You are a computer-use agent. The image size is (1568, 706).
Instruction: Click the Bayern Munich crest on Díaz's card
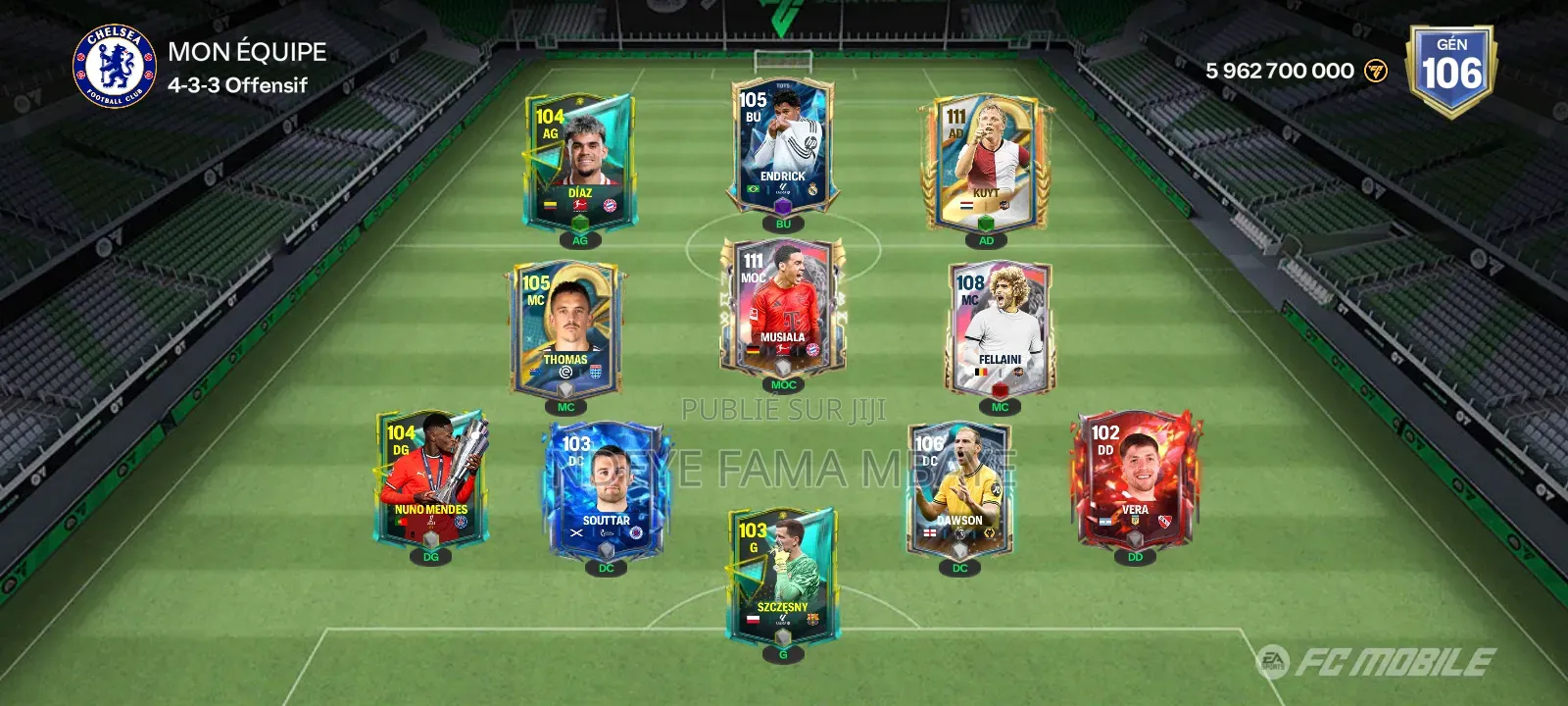[x=610, y=205]
